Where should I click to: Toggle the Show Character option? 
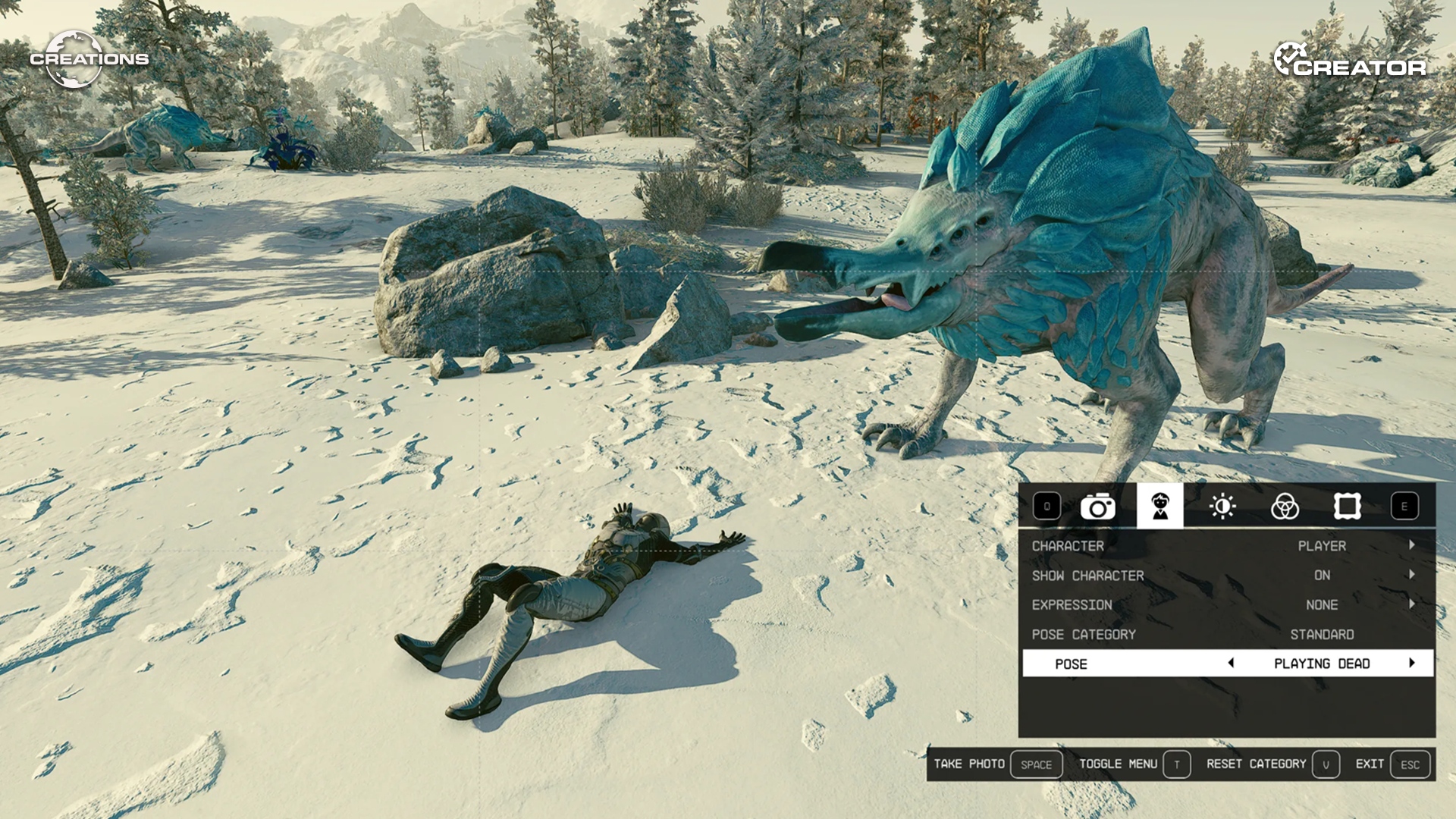(1226, 576)
